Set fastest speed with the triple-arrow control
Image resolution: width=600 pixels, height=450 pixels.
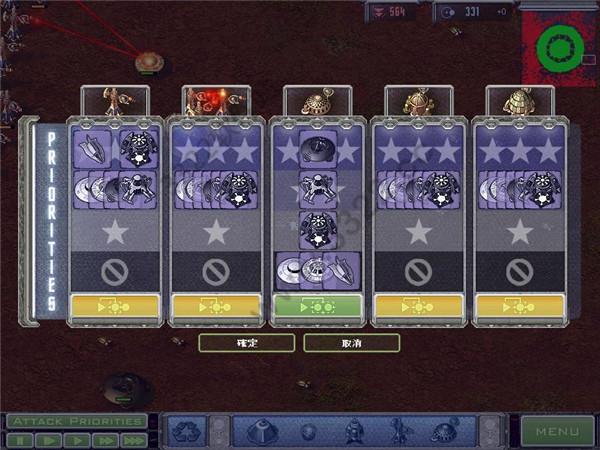pyautogui.click(x=133, y=440)
